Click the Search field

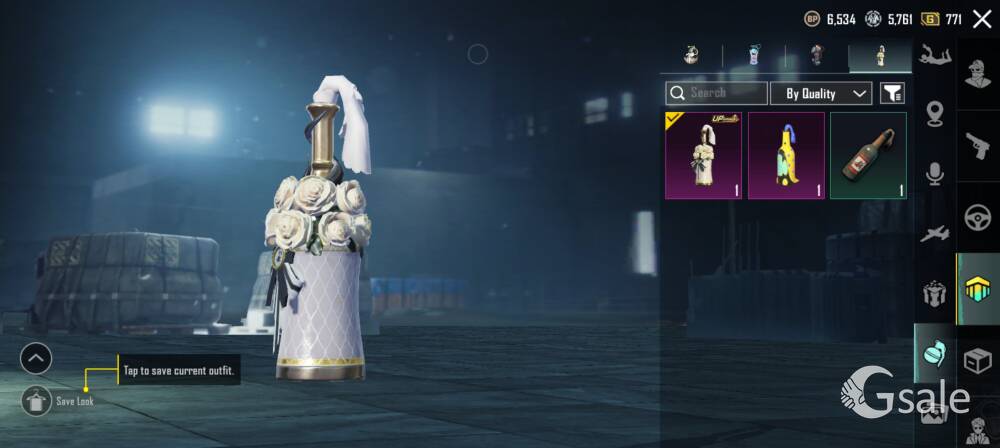(716, 93)
